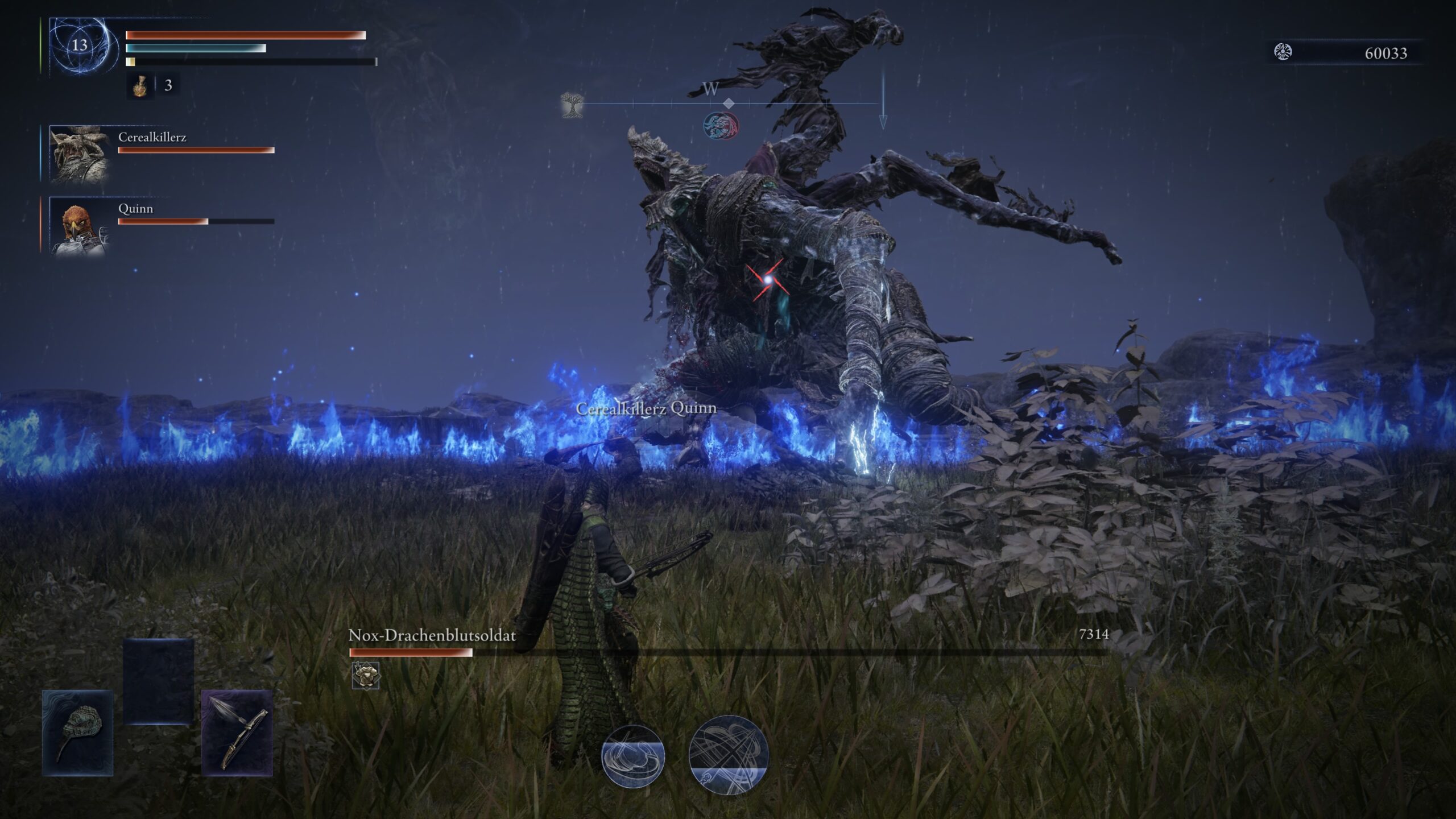Screen dimensions: 1456x819
Task: Click Cerealkillerz's teammate portrait
Action: pos(80,154)
